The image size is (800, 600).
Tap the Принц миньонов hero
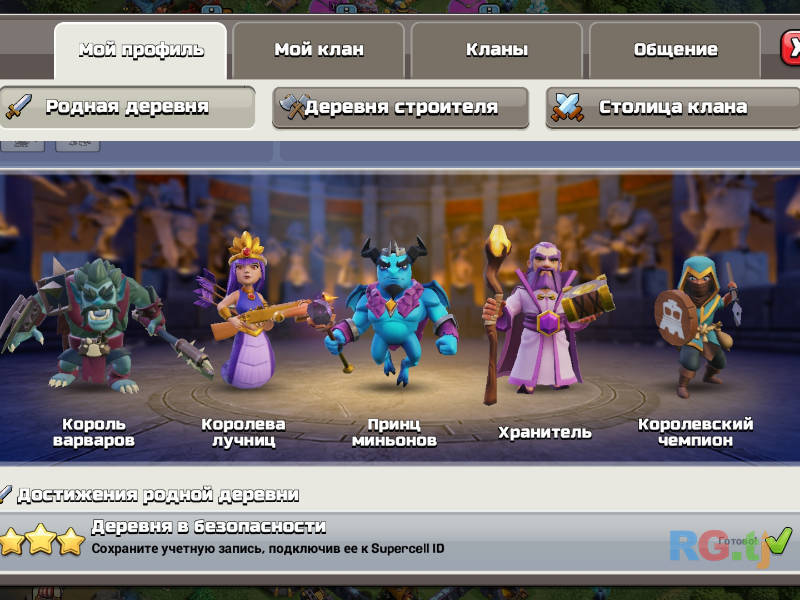click(x=394, y=310)
